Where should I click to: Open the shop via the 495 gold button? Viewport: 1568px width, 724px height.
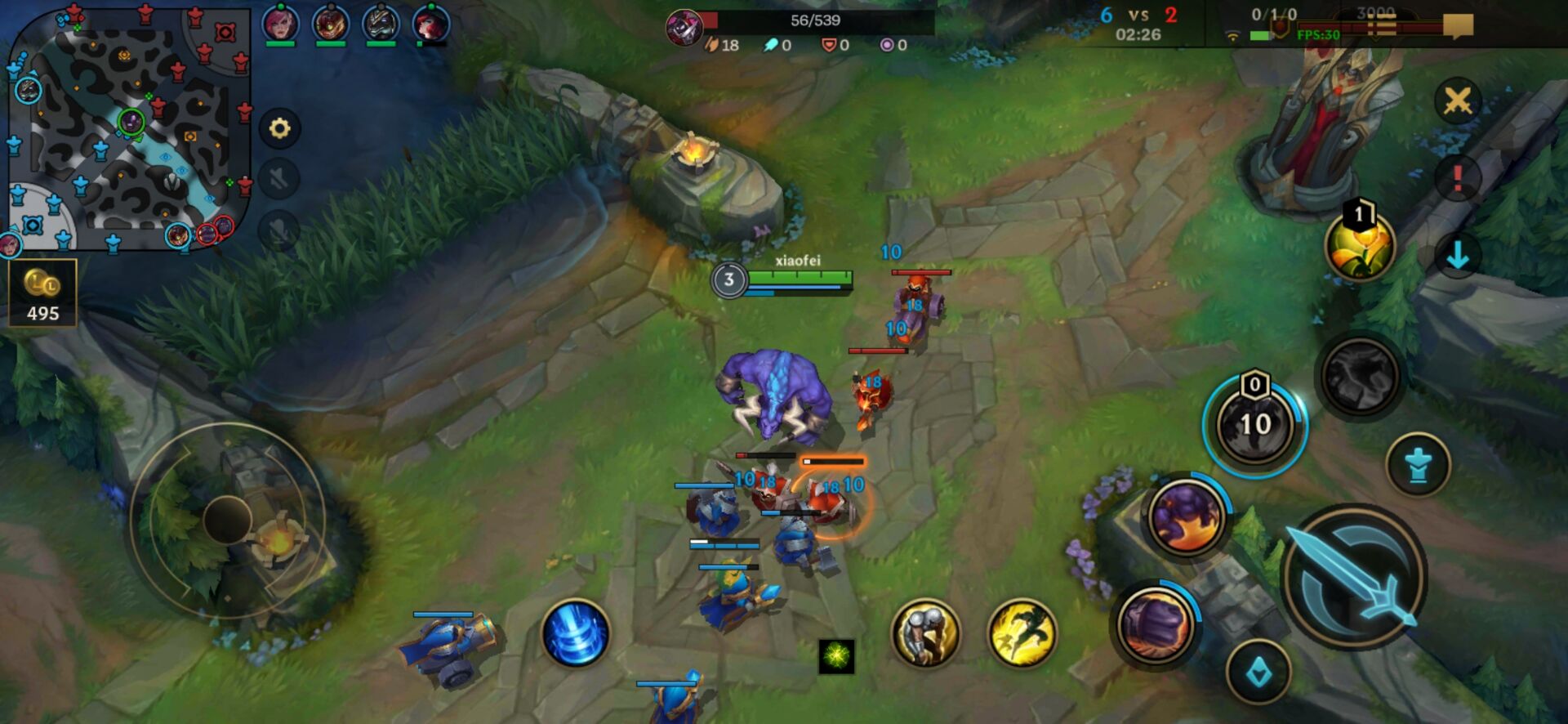pyautogui.click(x=42, y=293)
